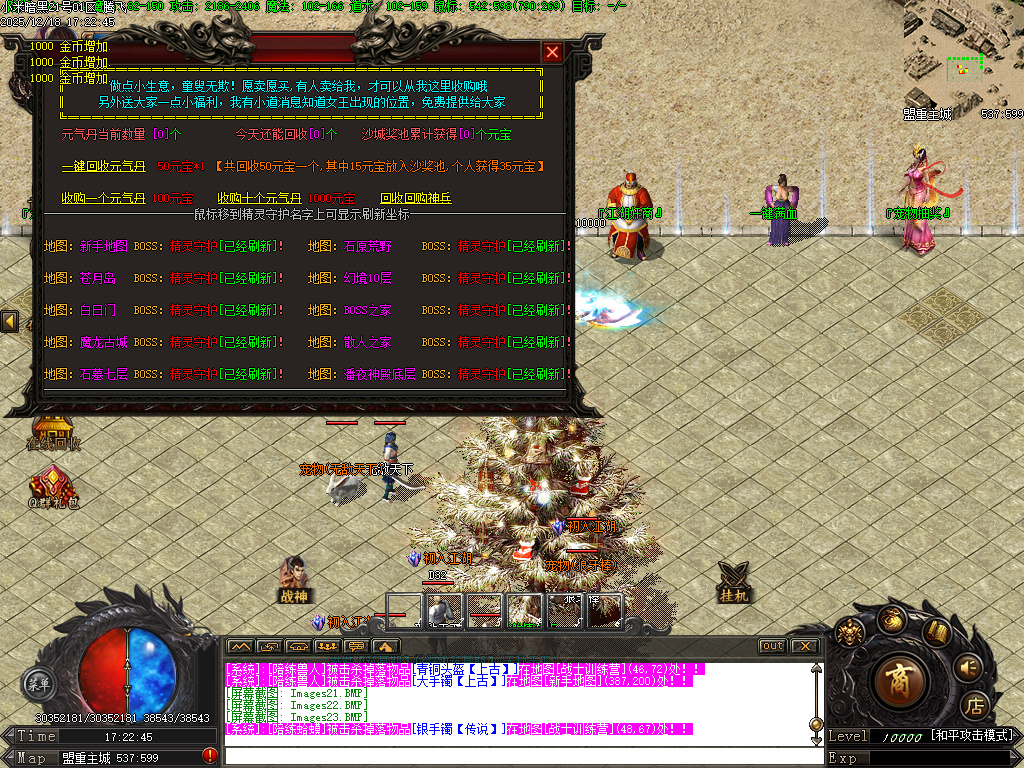1024x768 pixels.
Task: Close the chat panel with X
Action: point(804,647)
